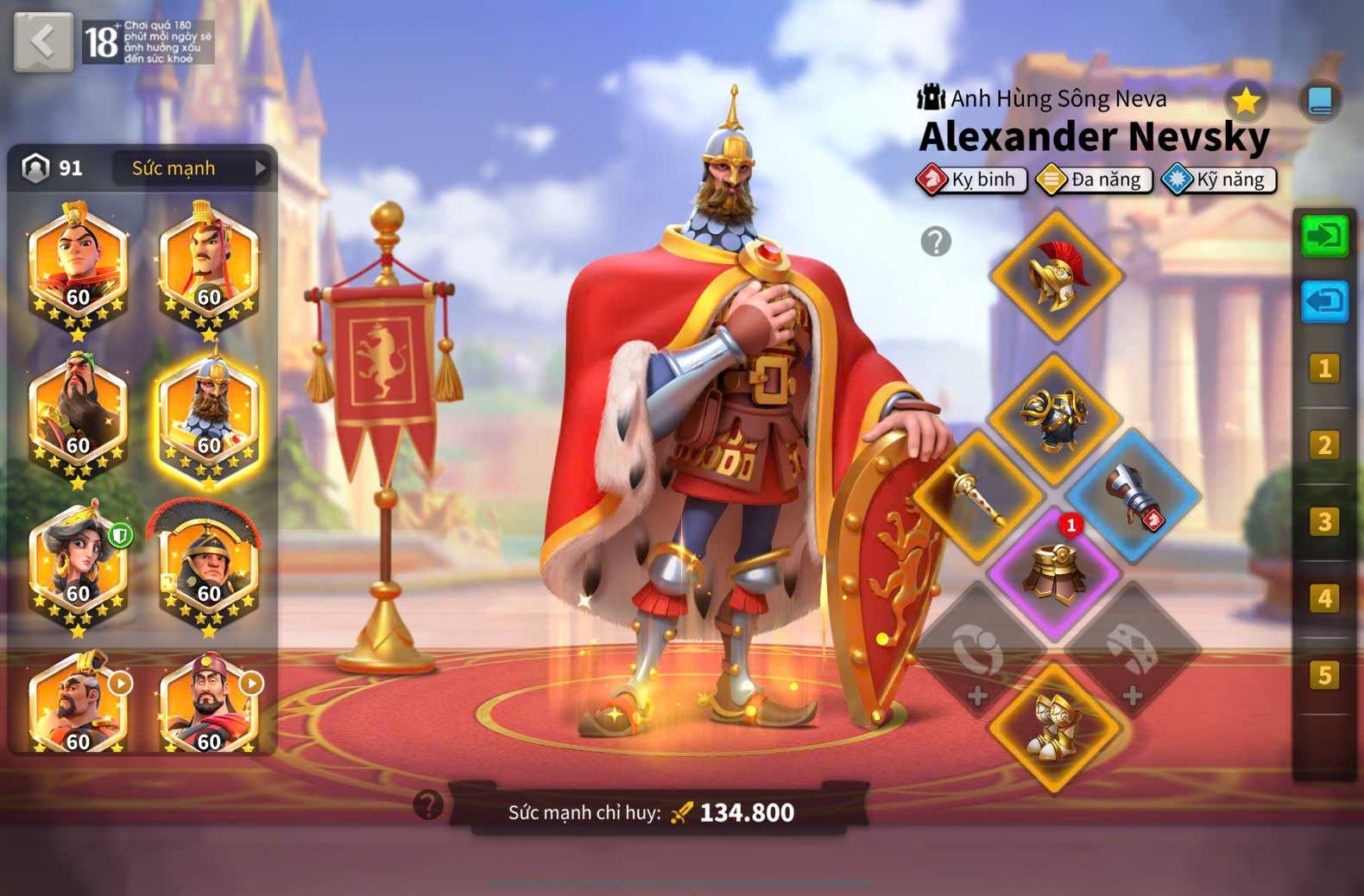Open the Sức mạnh sort dropdown

coord(192,168)
